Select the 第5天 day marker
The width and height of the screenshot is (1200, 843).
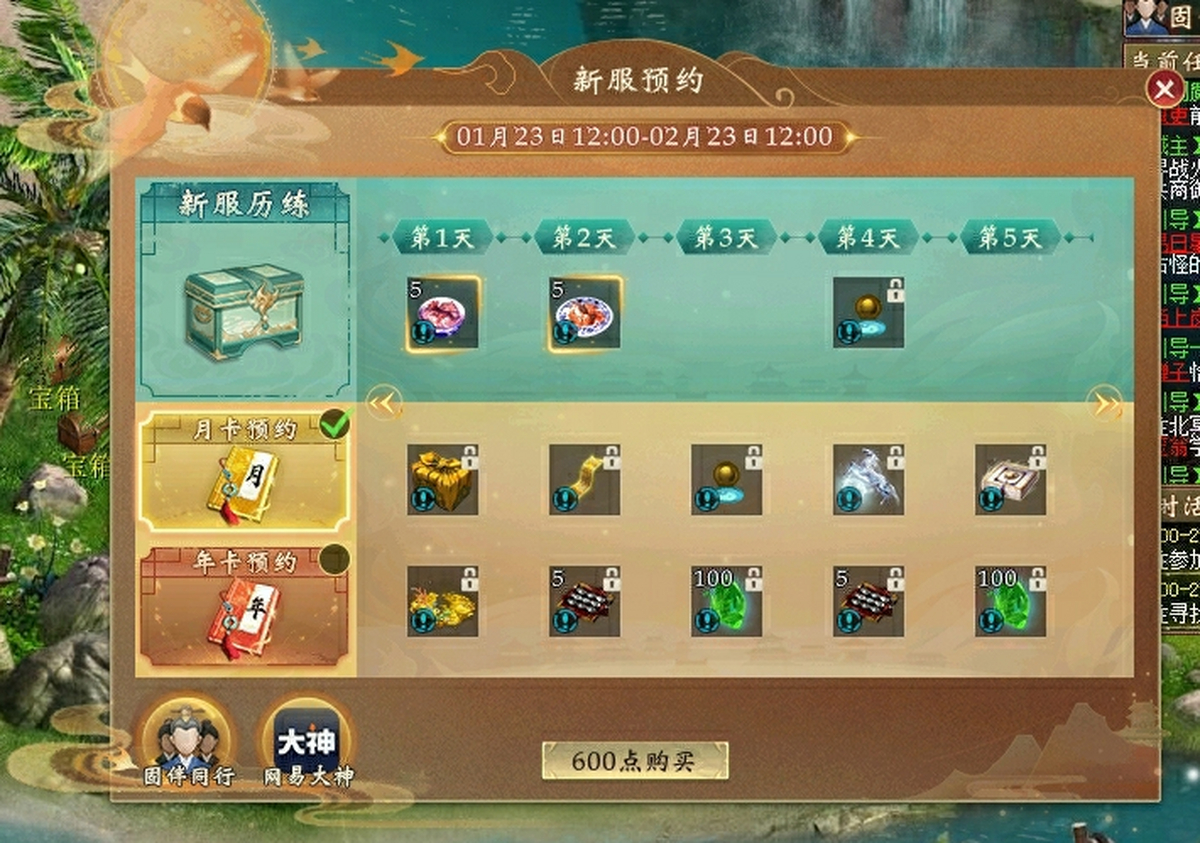pyautogui.click(x=1010, y=238)
